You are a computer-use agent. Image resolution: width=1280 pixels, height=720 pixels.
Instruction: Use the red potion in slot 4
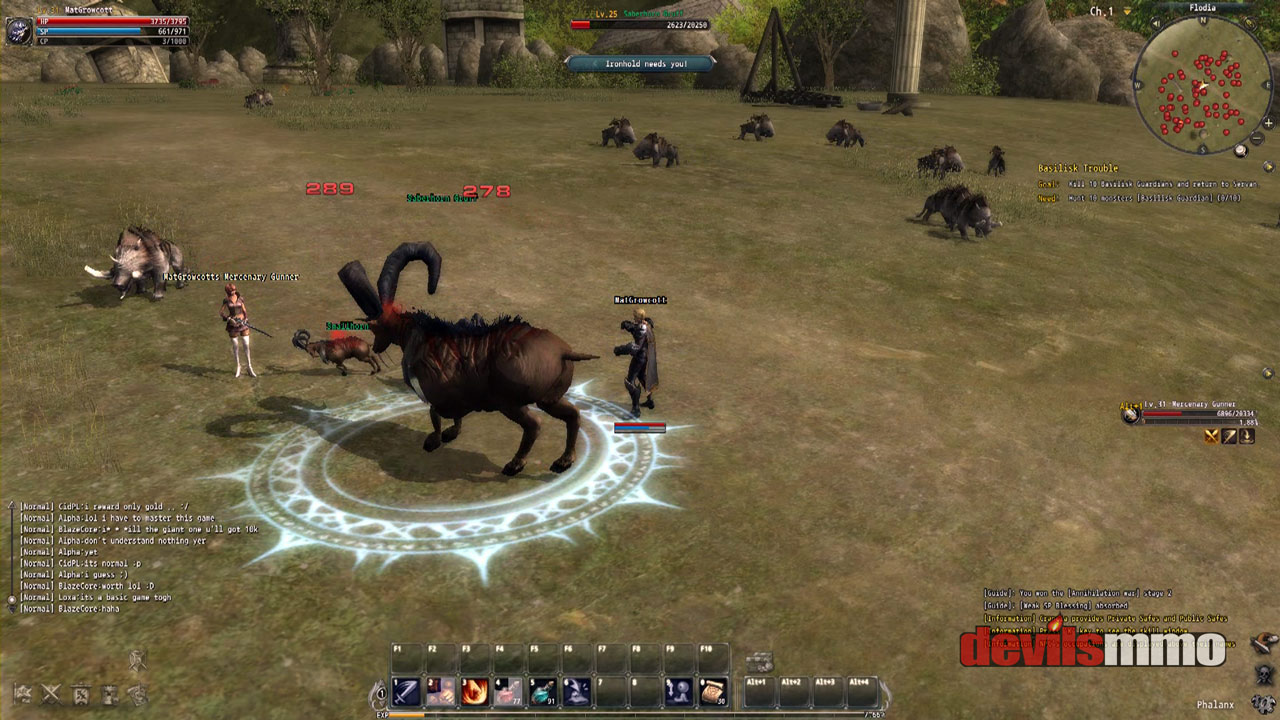pyautogui.click(x=509, y=691)
